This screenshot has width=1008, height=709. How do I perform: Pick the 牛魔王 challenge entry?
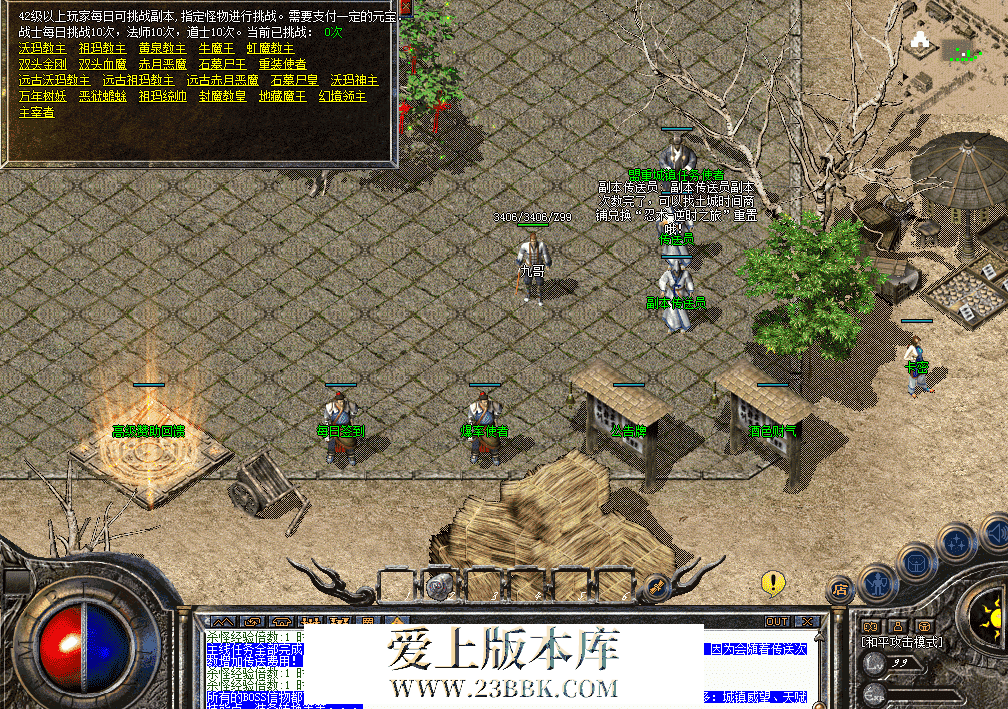click(x=216, y=48)
